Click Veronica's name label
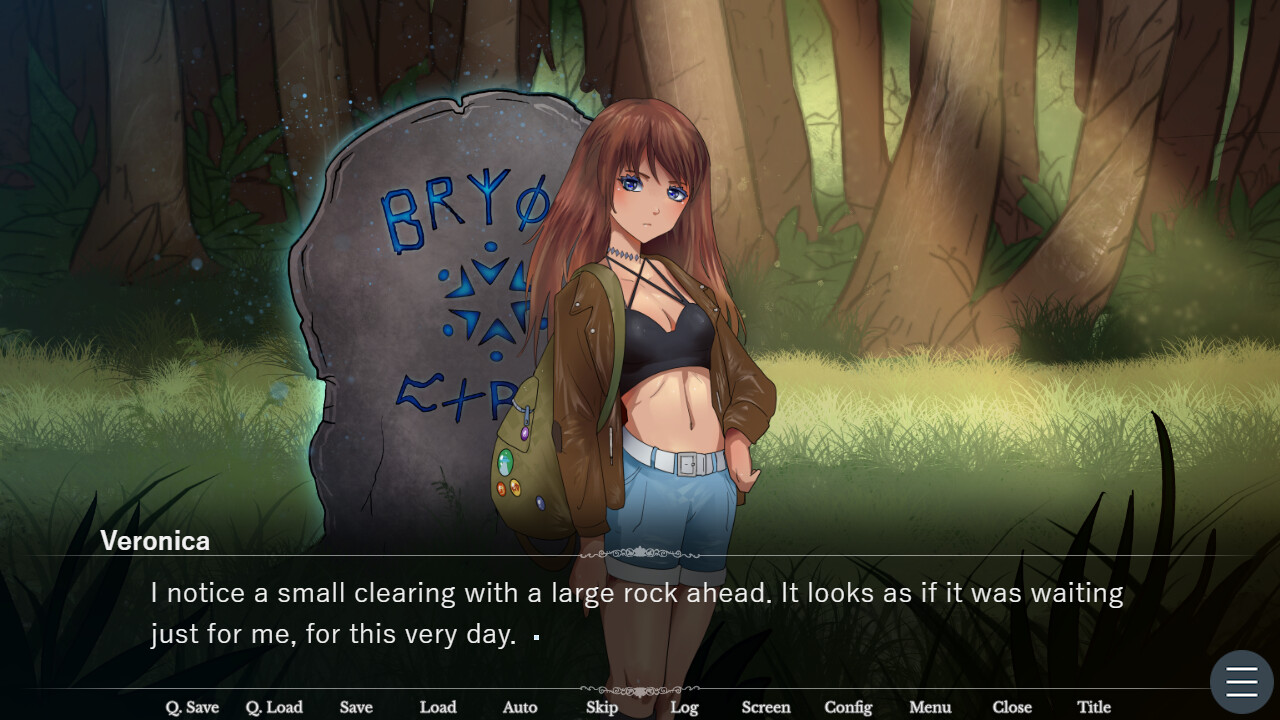The width and height of the screenshot is (1280, 720). pyautogui.click(x=154, y=541)
